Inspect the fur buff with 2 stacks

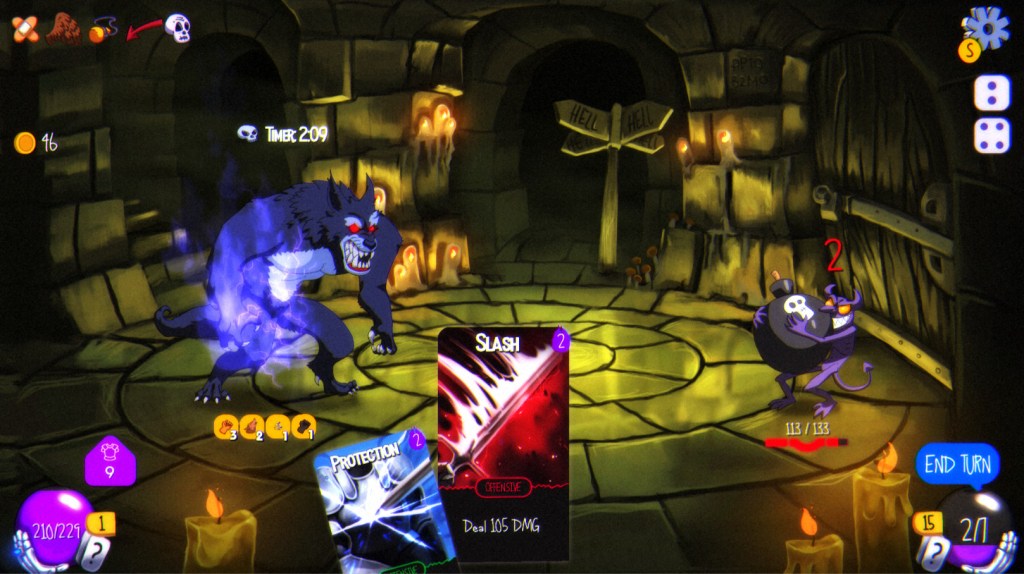point(252,427)
